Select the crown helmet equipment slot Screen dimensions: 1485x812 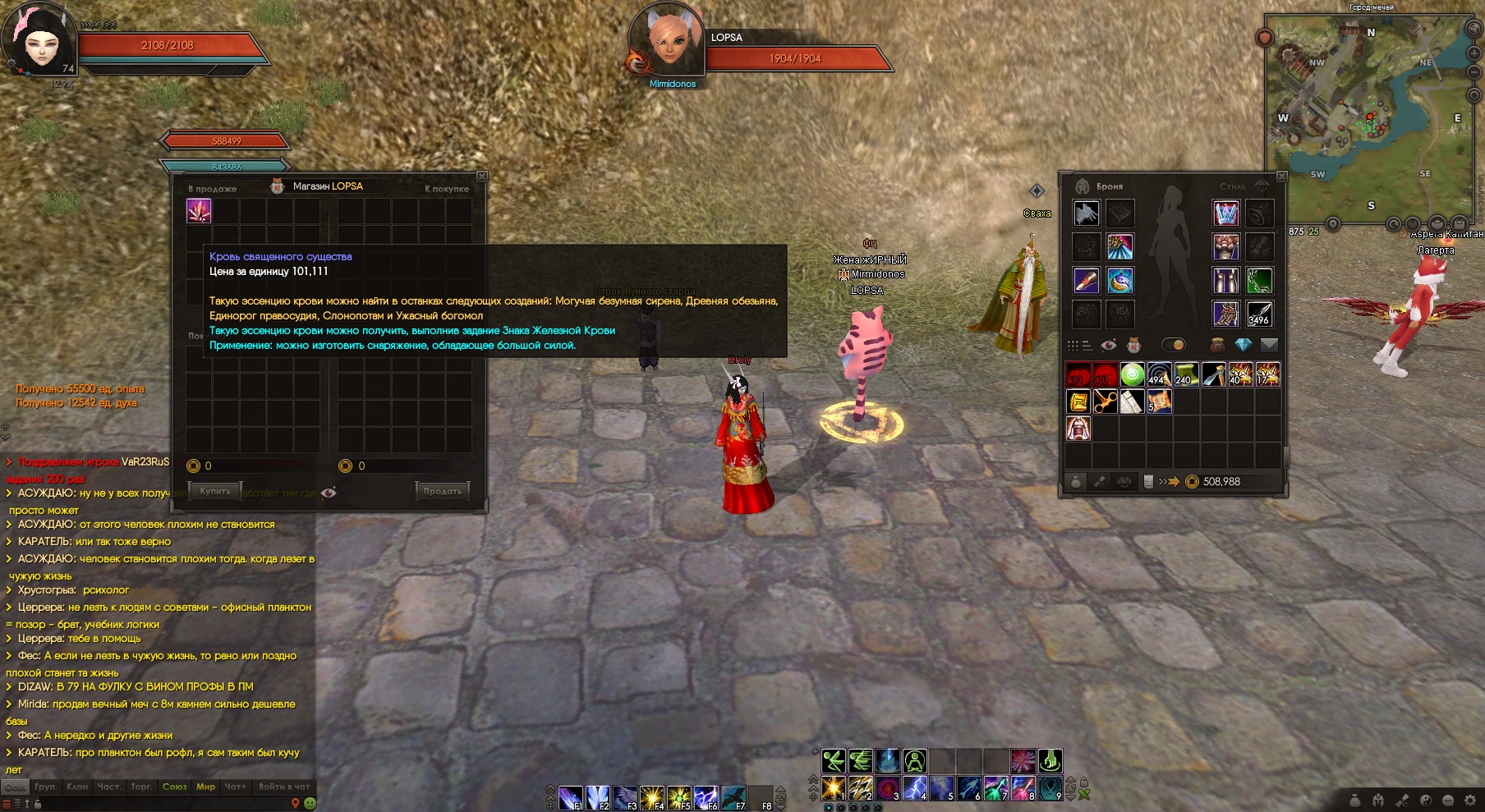[1225, 213]
